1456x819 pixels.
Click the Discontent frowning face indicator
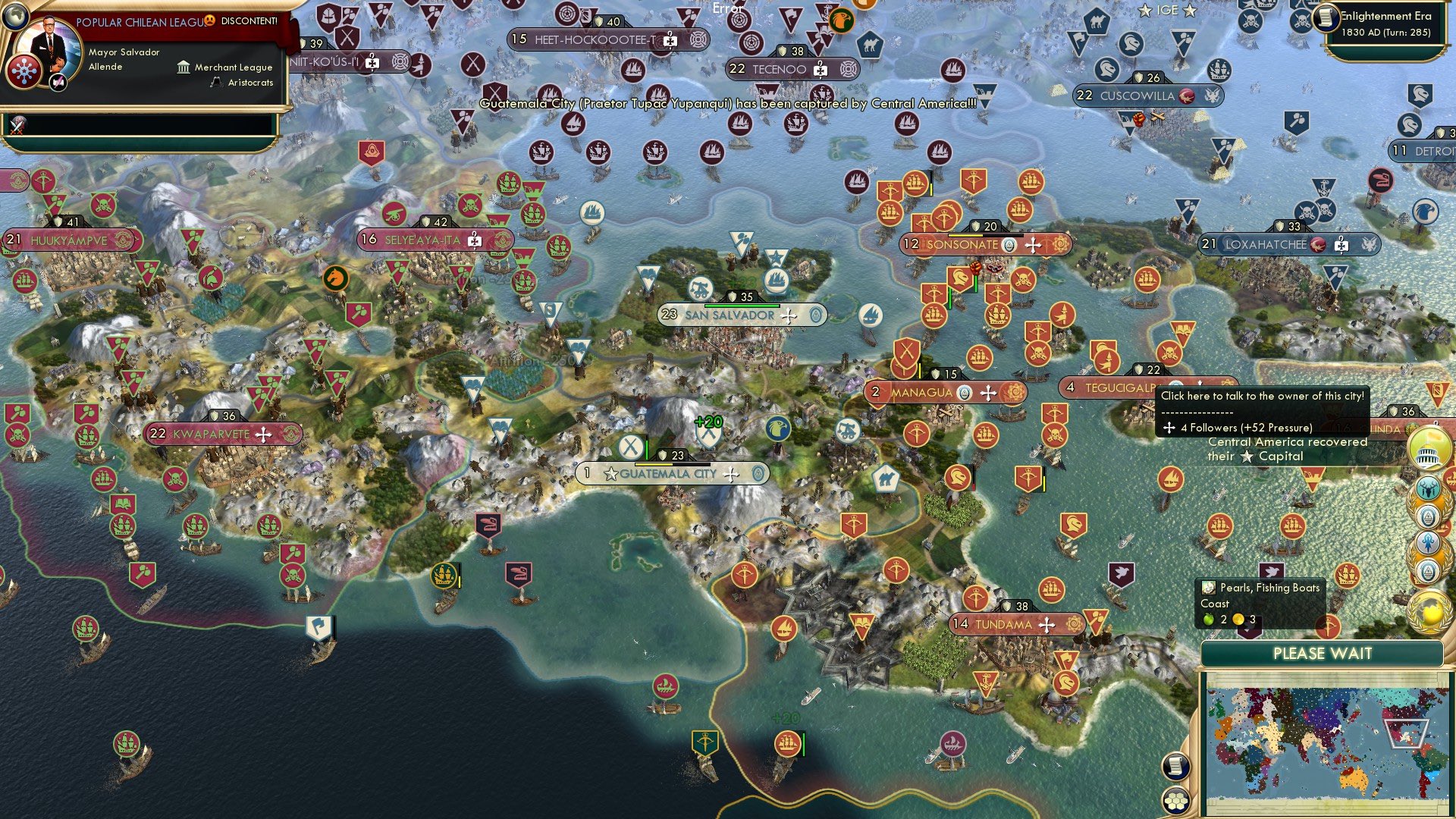click(210, 22)
